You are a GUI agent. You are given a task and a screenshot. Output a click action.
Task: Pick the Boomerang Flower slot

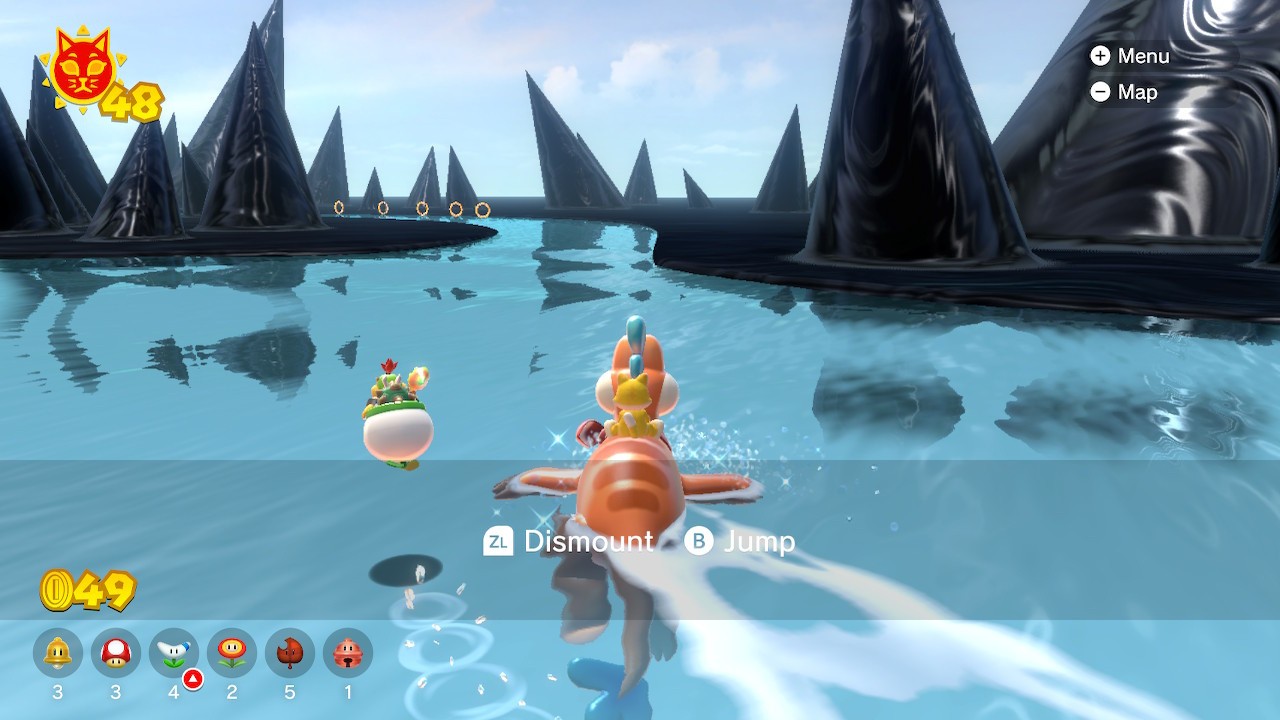pyautogui.click(x=174, y=653)
